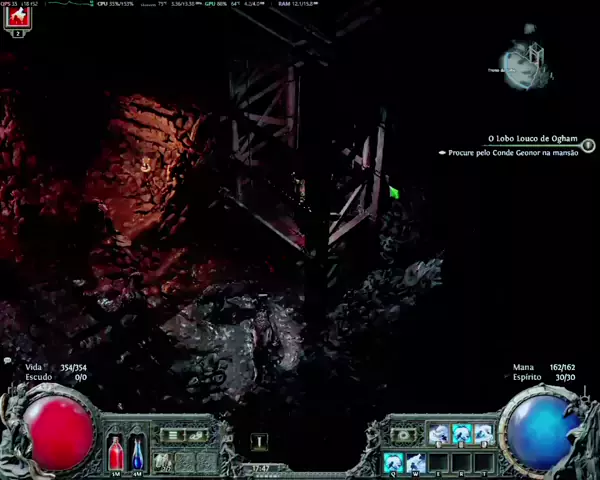
Task: Click the red party icon in top-left corner
Action: pos(17,15)
